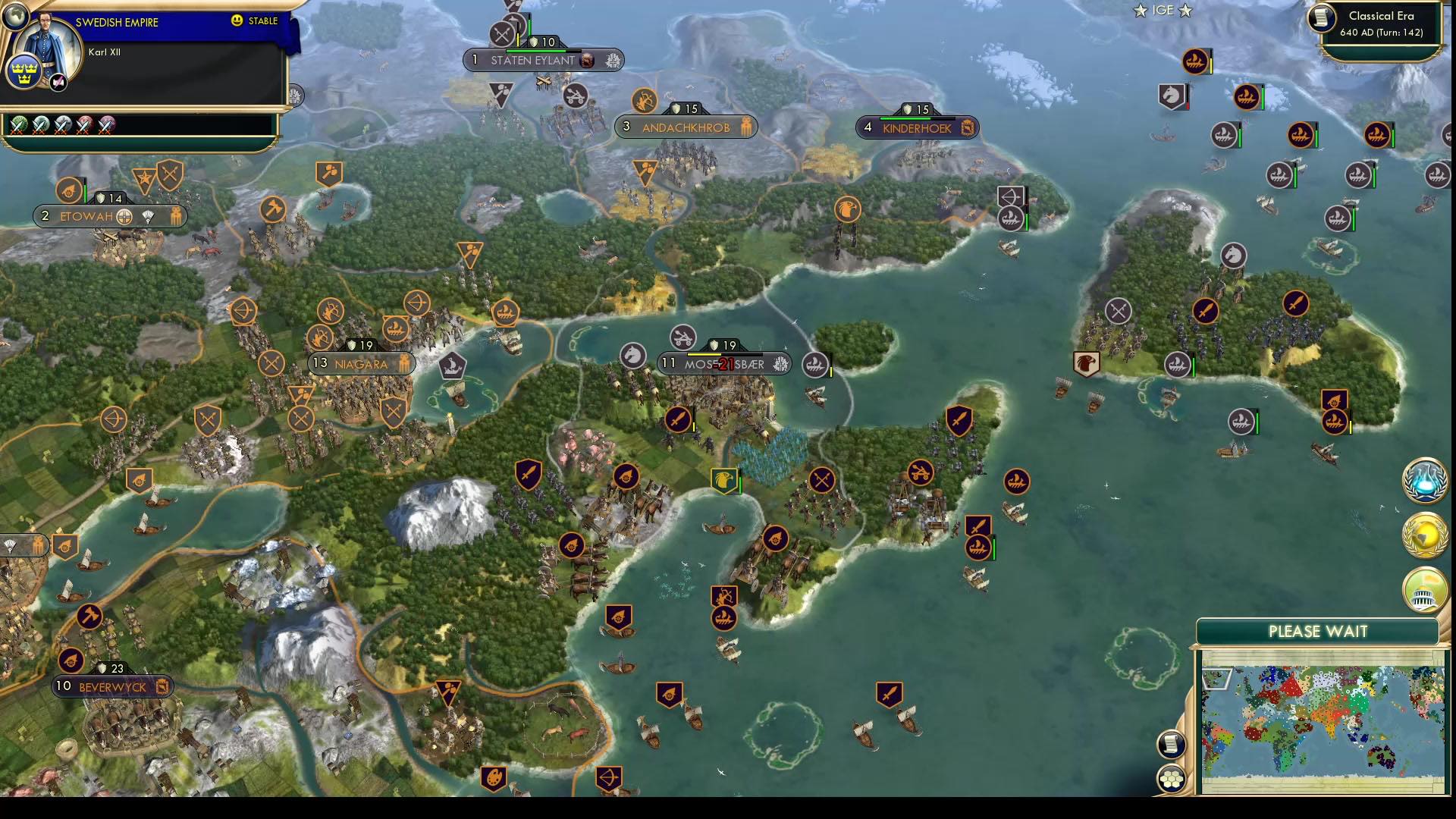
Task: Expand the Beverwyck city banner
Action: tap(112, 686)
